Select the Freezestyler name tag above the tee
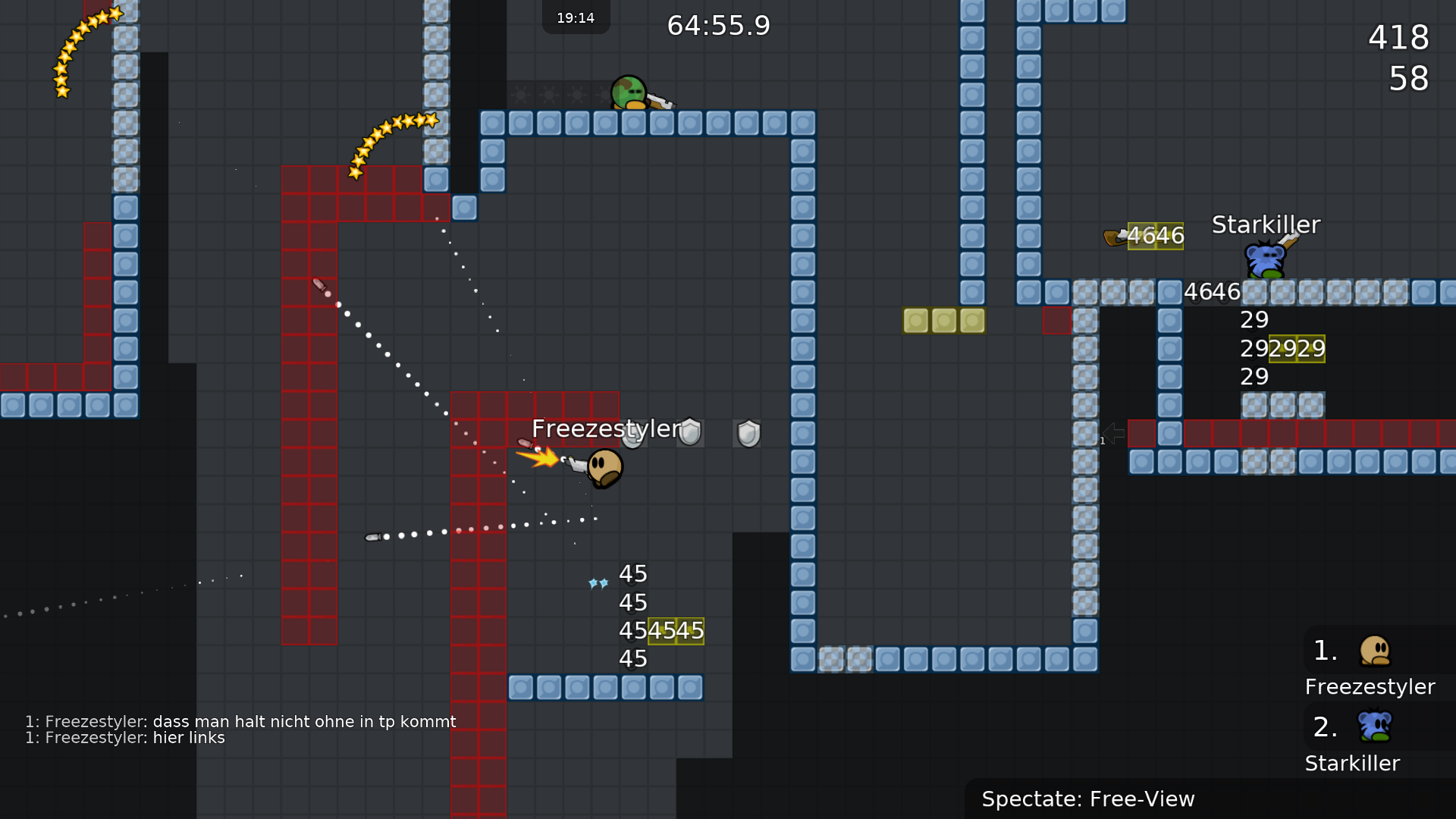 tap(607, 428)
